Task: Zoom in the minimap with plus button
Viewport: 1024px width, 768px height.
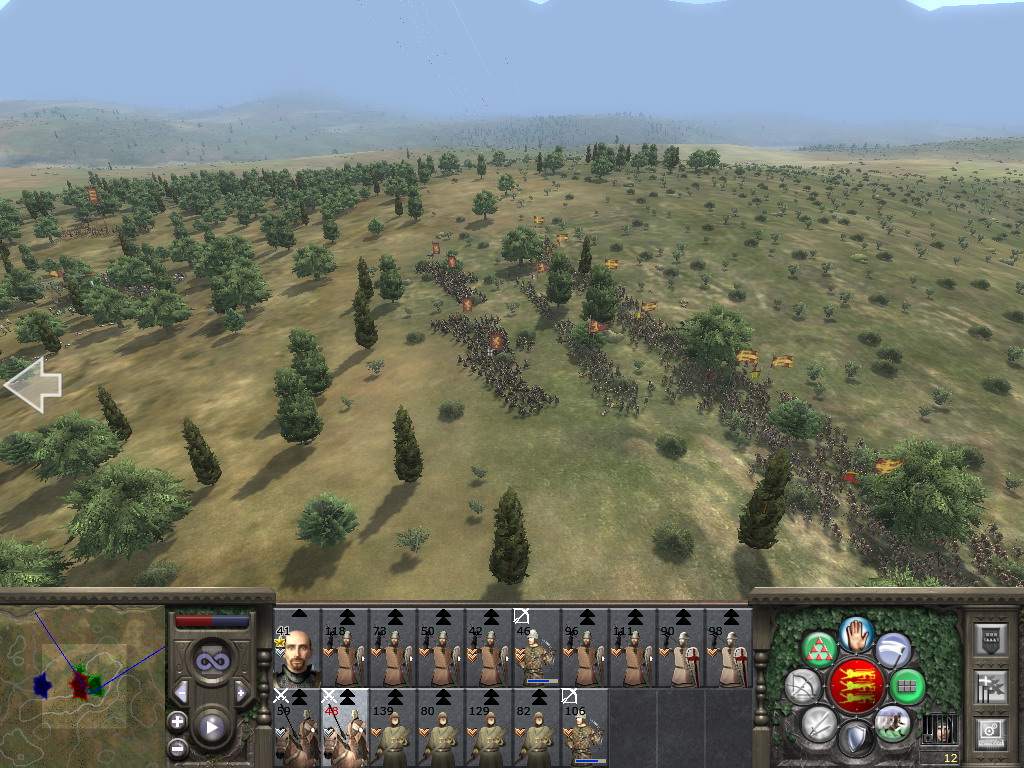Action: click(178, 721)
